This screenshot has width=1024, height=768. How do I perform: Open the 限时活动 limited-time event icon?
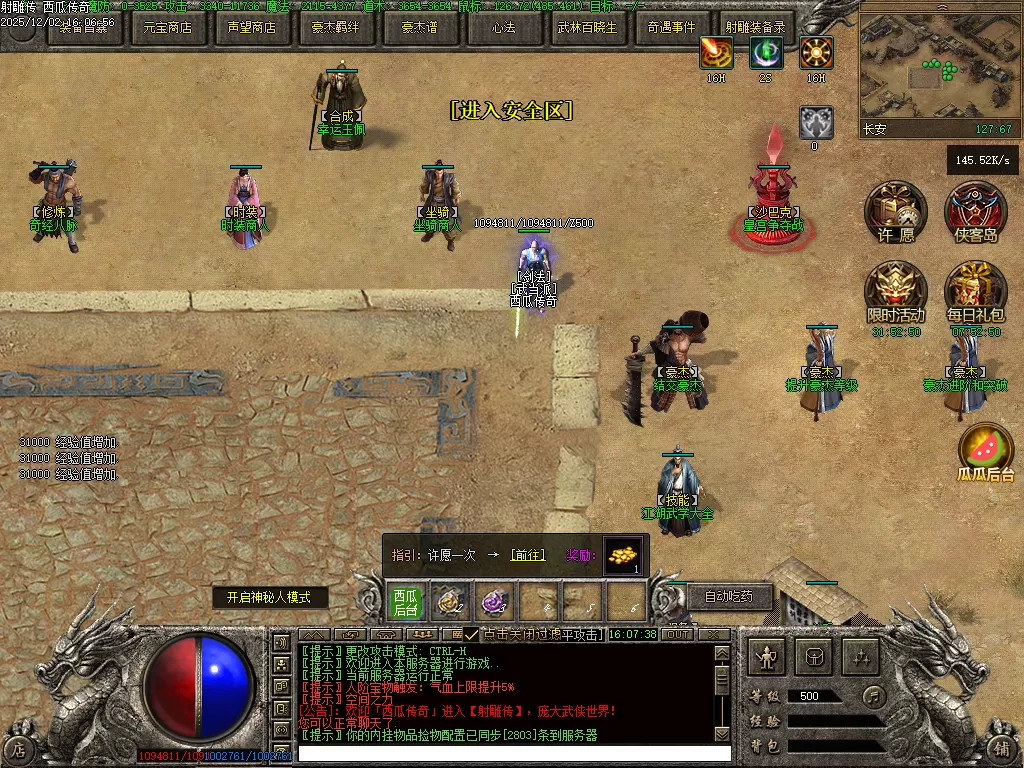click(896, 291)
